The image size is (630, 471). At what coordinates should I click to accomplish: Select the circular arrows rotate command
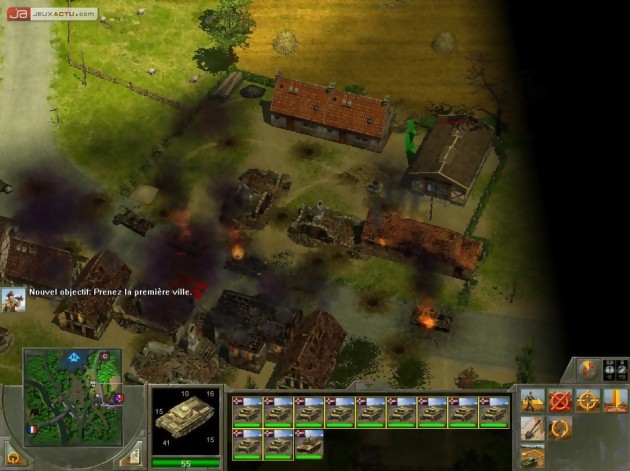(x=560, y=430)
